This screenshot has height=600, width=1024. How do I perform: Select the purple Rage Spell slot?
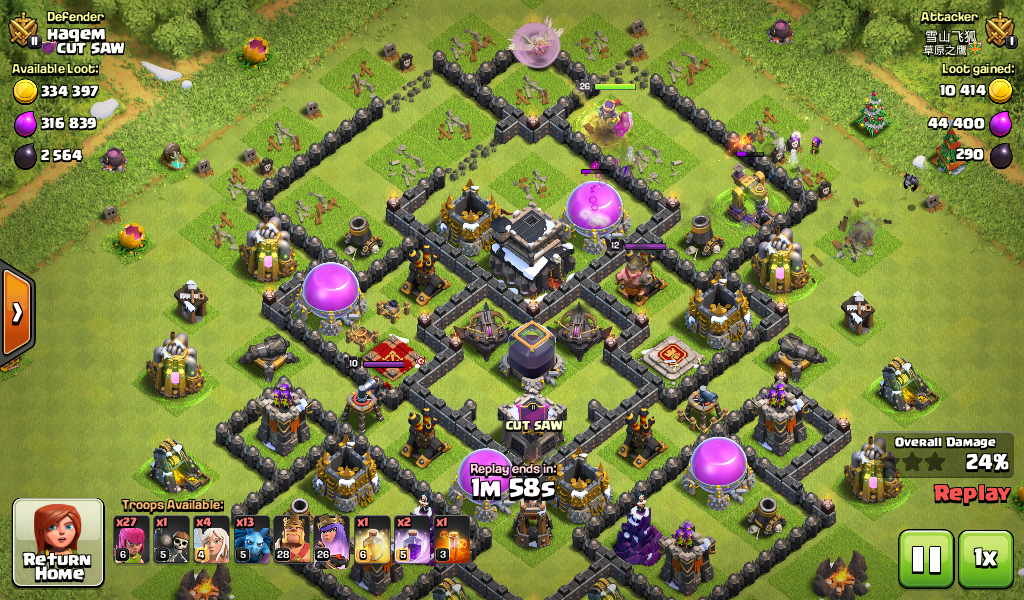click(x=412, y=539)
